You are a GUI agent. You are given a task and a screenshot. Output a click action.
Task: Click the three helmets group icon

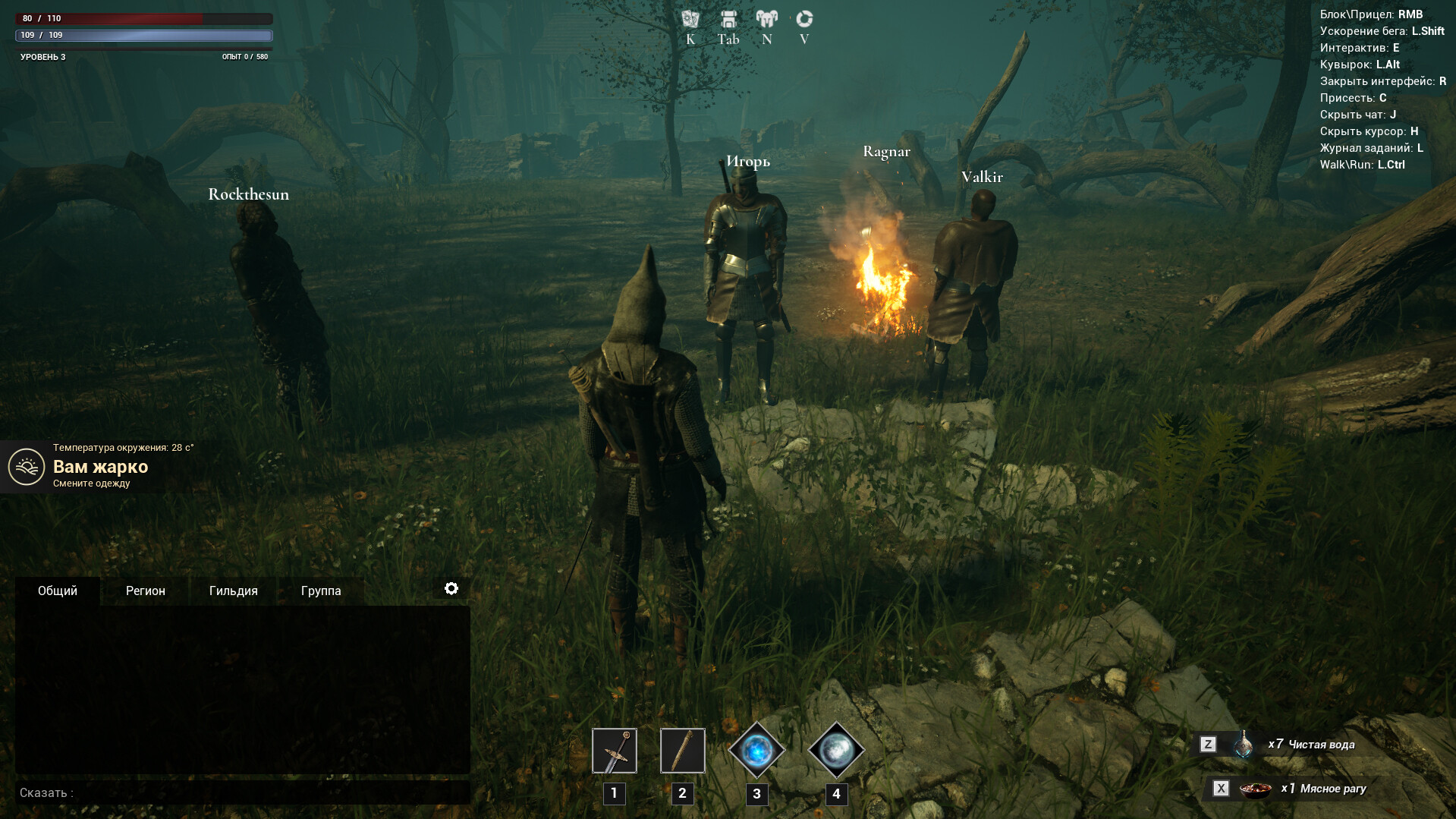767,19
